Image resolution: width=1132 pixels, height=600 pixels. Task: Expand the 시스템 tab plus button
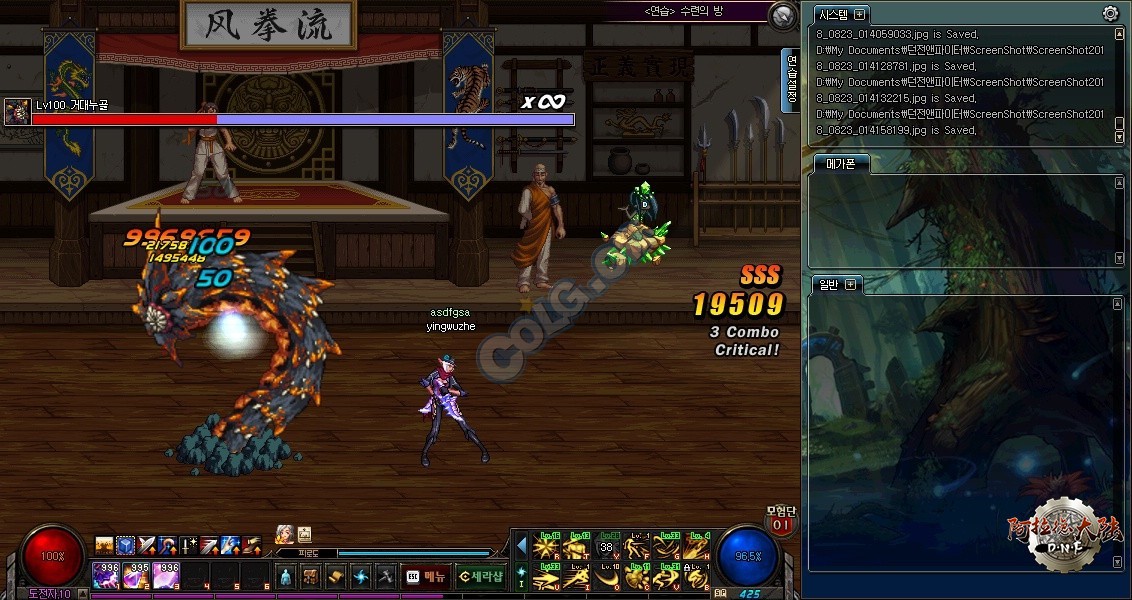point(859,15)
